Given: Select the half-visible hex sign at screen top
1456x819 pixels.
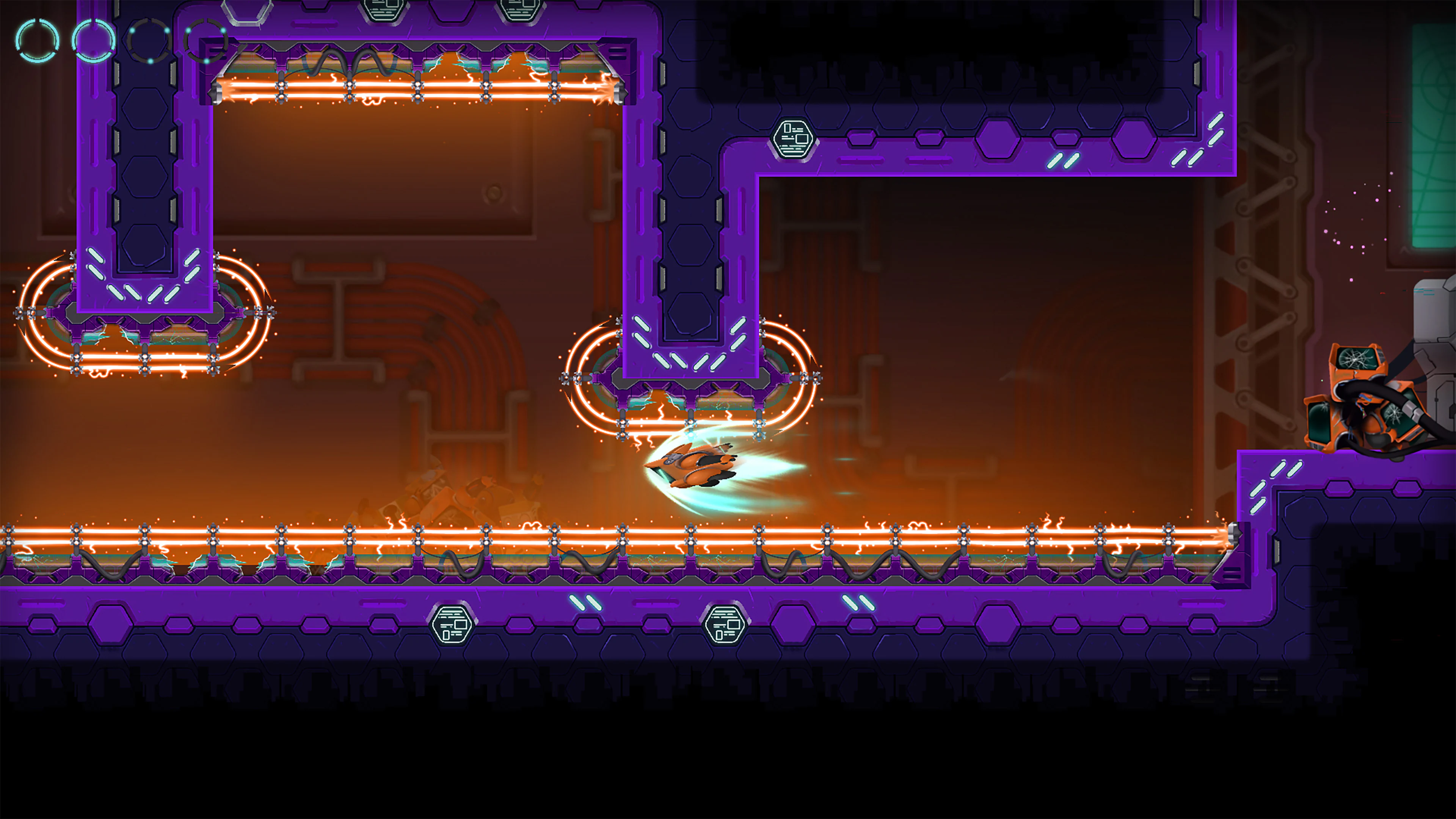Looking at the screenshot, I should [x=384, y=7].
